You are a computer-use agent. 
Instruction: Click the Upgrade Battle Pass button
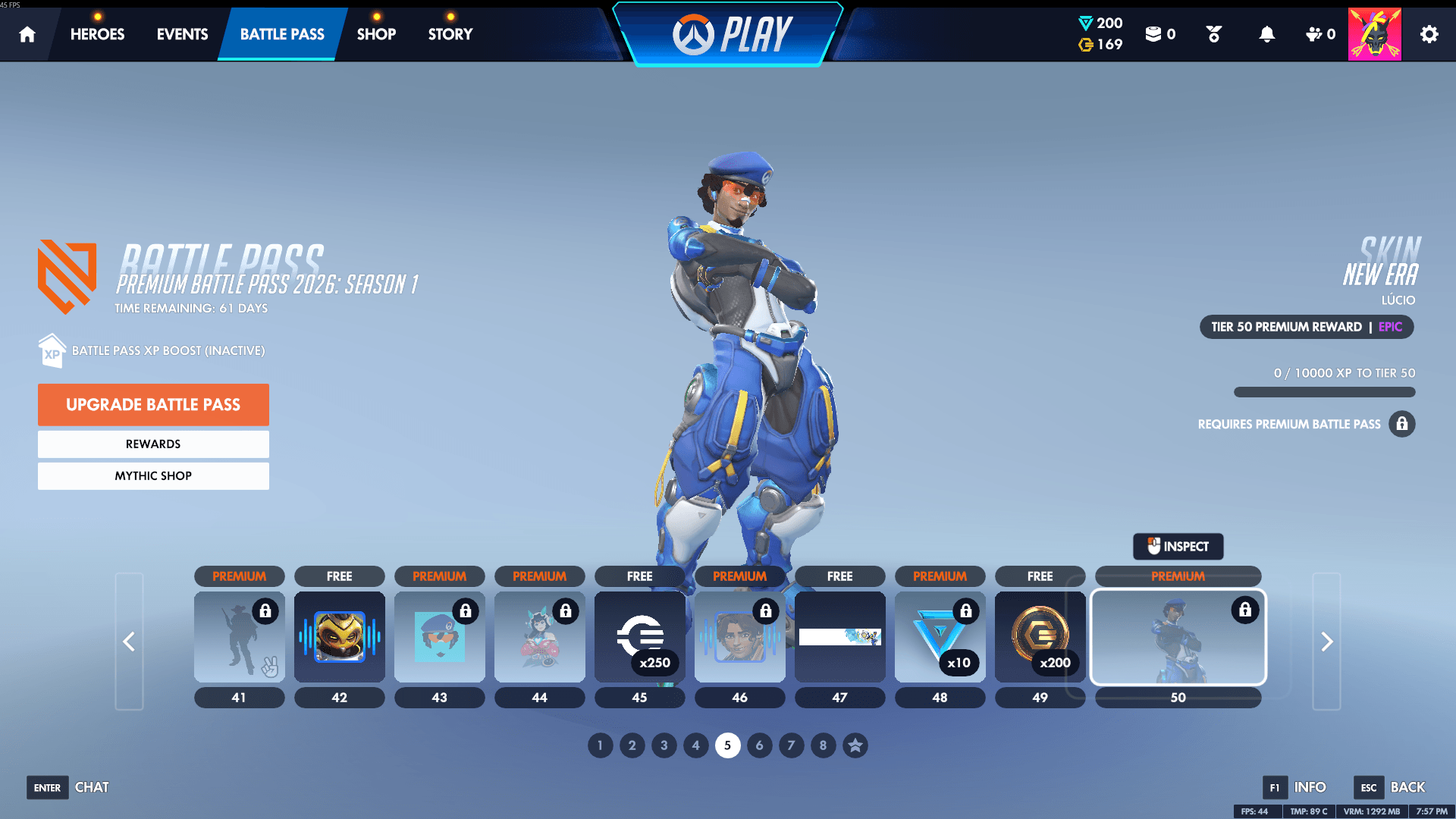pos(153,404)
